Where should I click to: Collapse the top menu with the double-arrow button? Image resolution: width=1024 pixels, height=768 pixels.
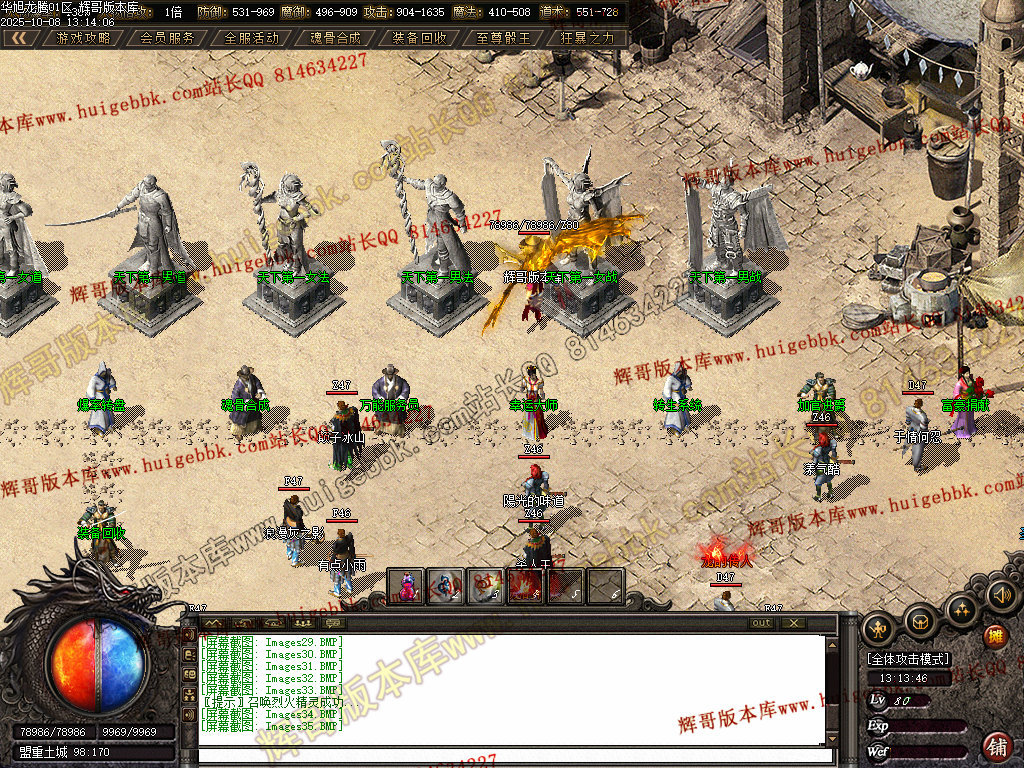coord(20,38)
